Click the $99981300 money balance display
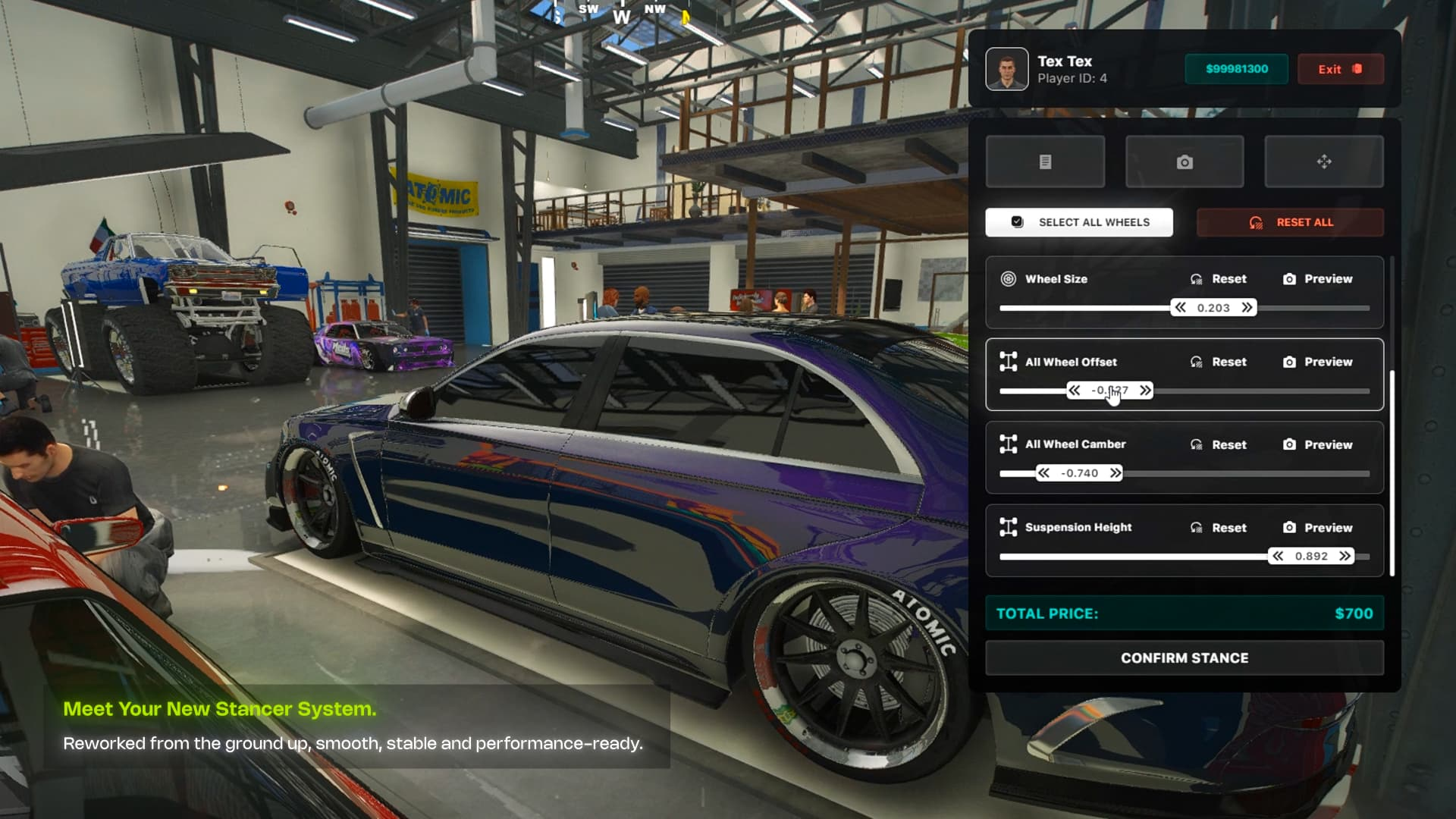Screen dimensions: 1456x819 (x=1236, y=68)
